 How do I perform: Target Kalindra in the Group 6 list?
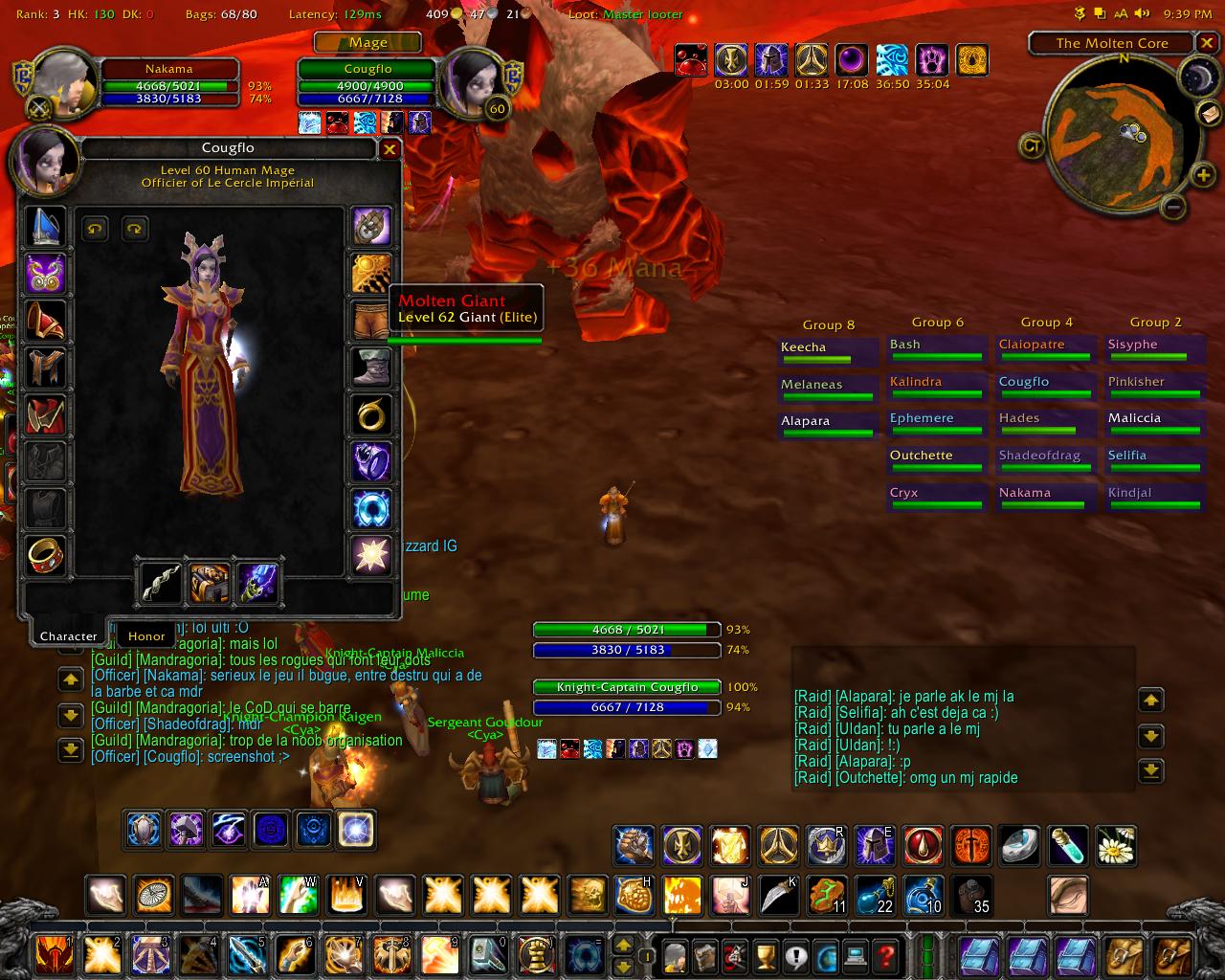[935, 385]
